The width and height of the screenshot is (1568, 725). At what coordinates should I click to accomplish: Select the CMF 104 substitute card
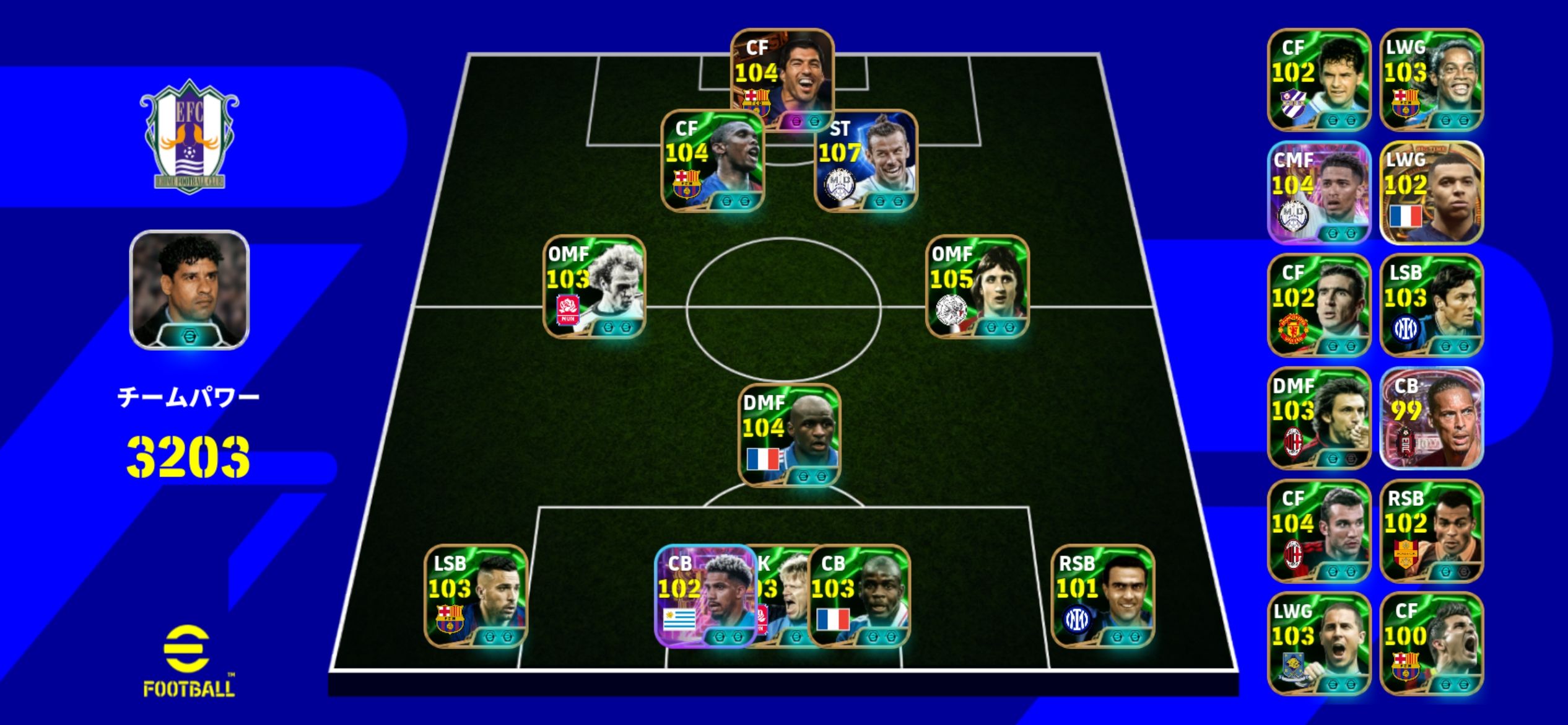pos(1319,193)
